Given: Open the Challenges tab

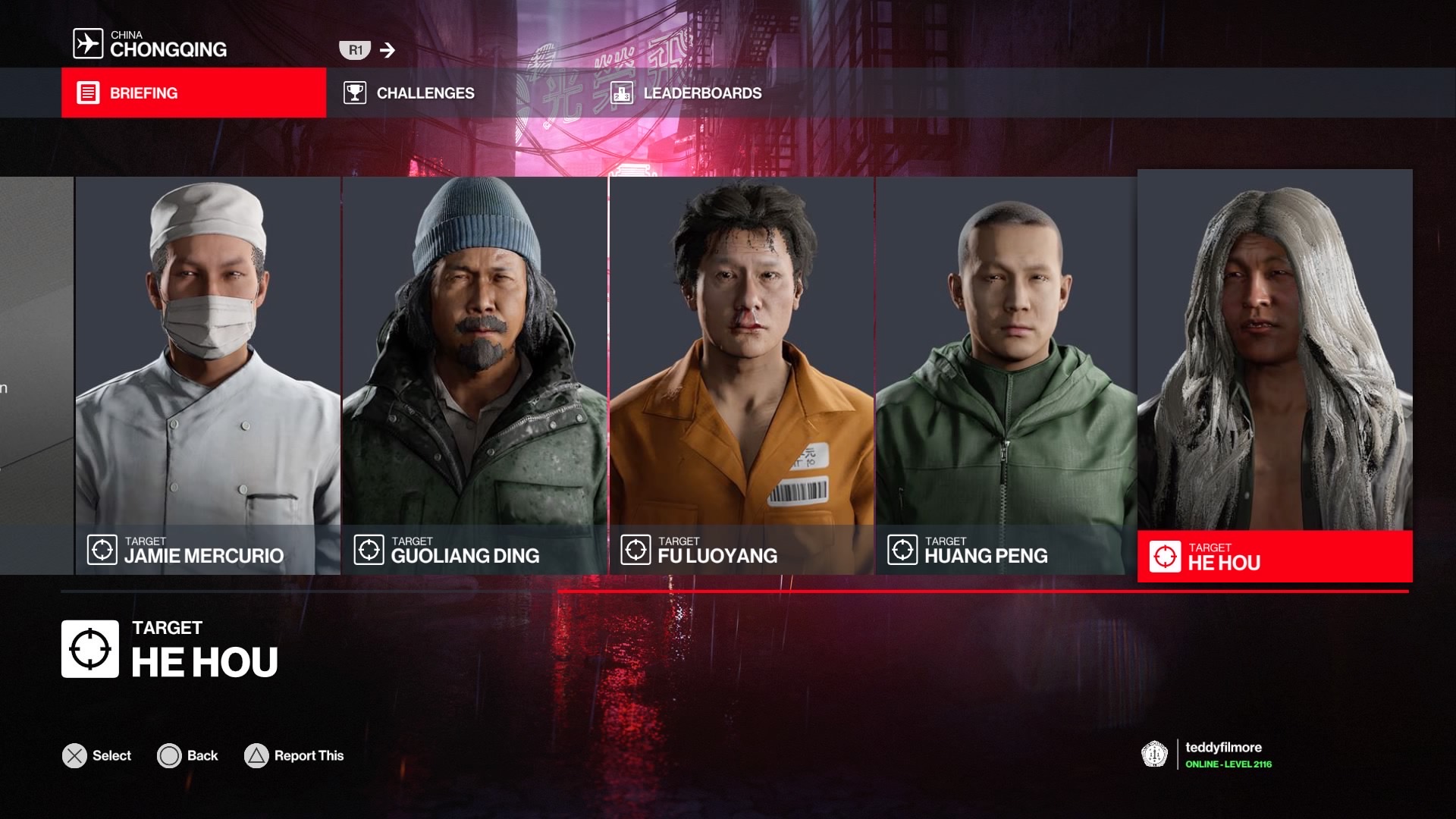Looking at the screenshot, I should [x=409, y=93].
